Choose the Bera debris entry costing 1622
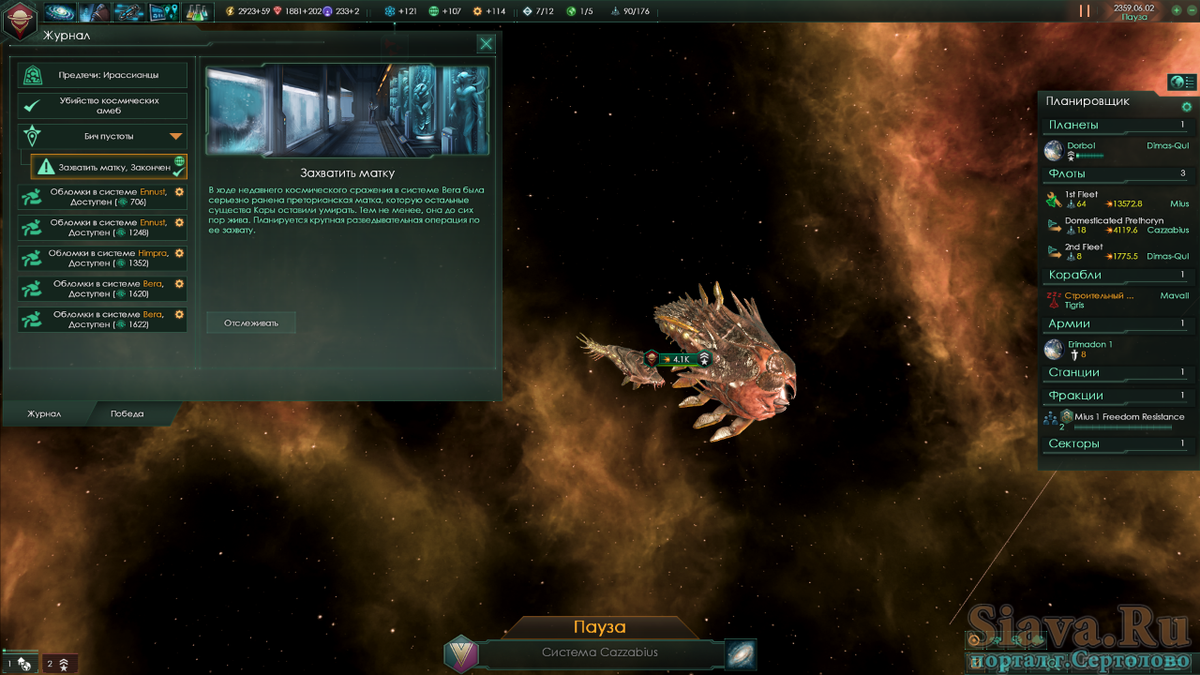 coord(103,319)
